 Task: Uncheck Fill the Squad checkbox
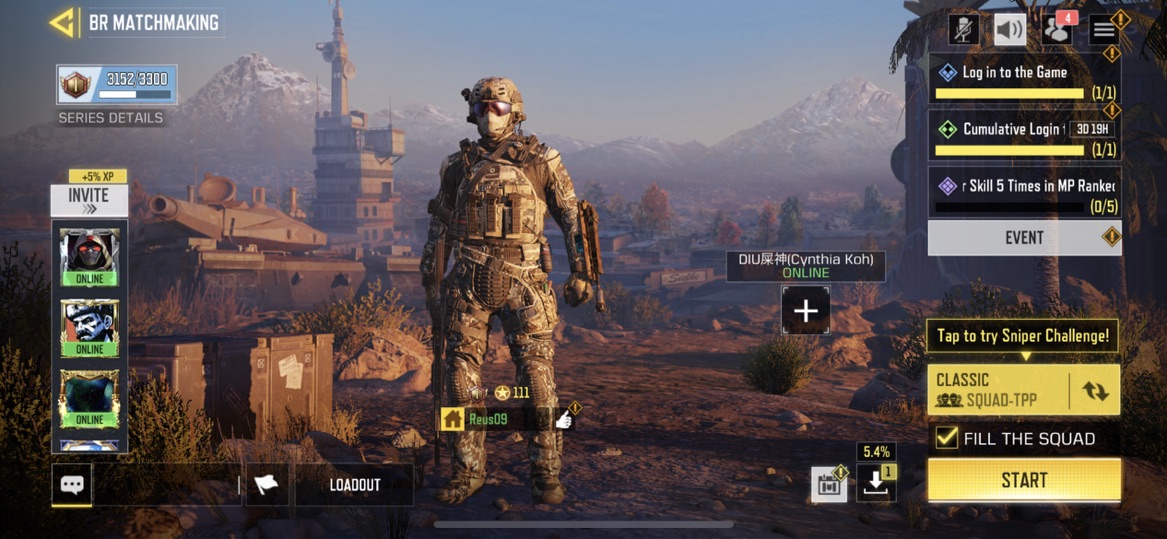pos(945,438)
